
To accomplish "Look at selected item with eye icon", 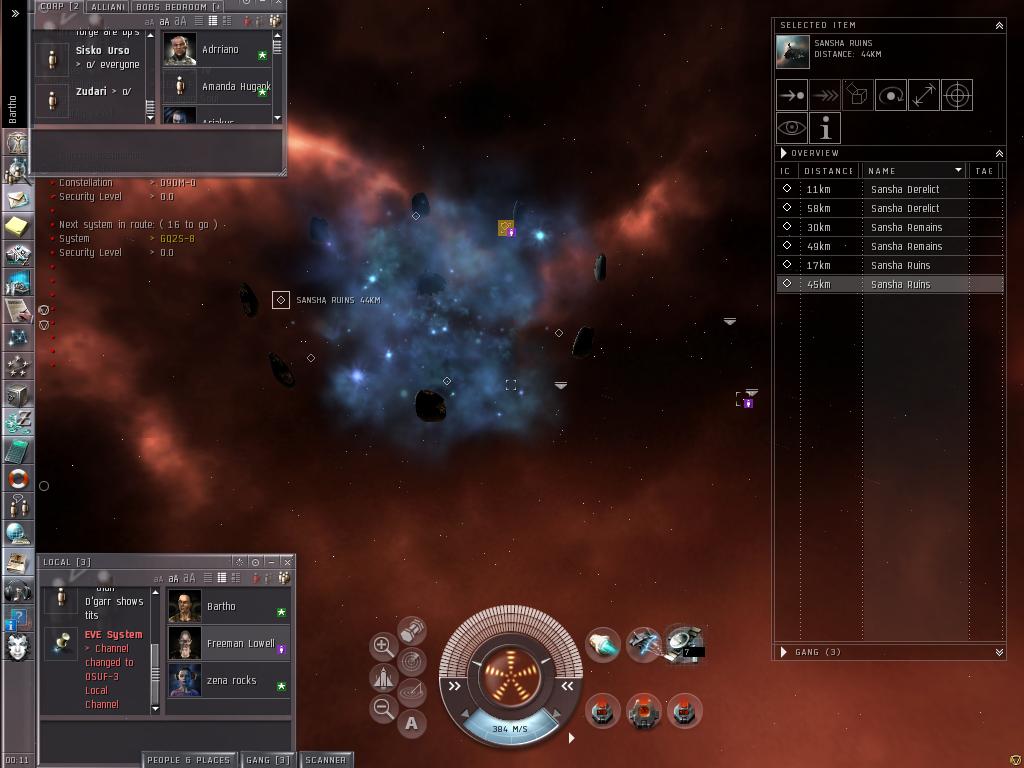I will pyautogui.click(x=792, y=129).
